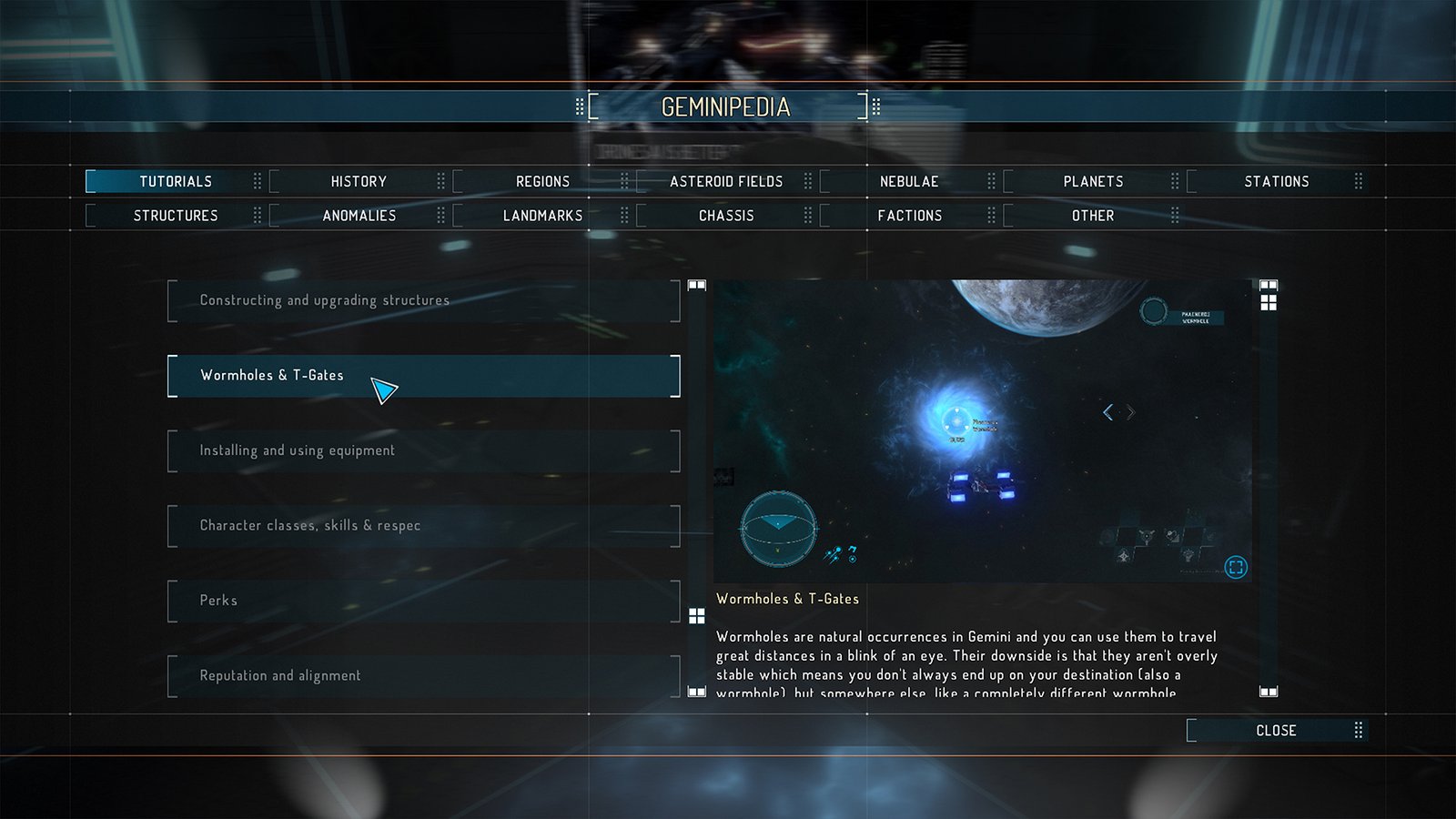Open the Chassis category
The image size is (1456, 819).
click(x=726, y=216)
